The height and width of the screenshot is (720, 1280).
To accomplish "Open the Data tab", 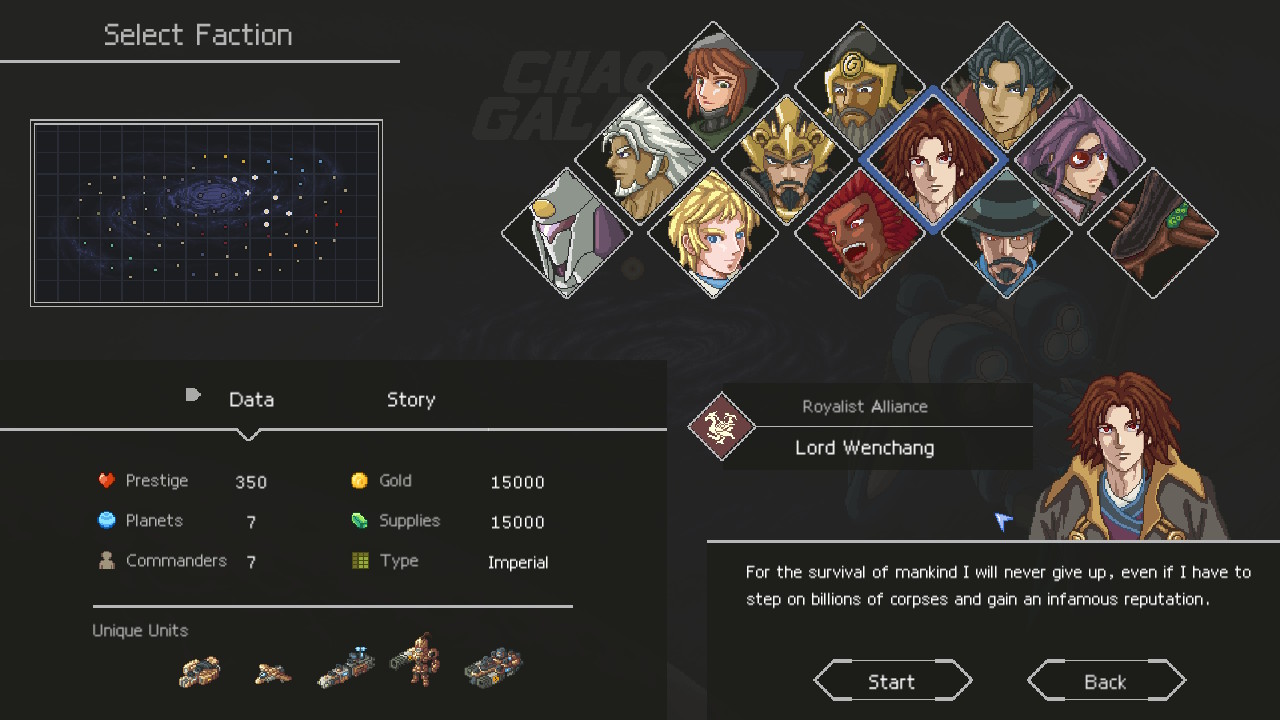I will click(251, 399).
